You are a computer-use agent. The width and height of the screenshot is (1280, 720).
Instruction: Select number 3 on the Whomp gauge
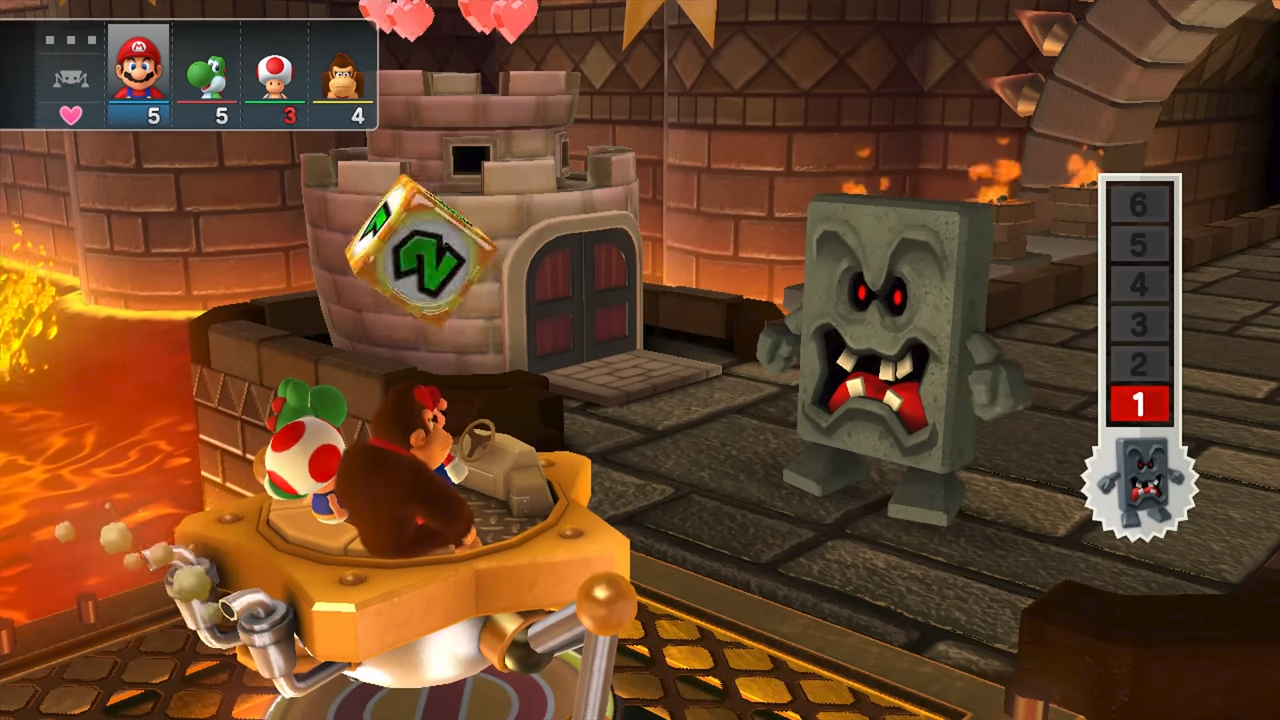pos(1139,324)
